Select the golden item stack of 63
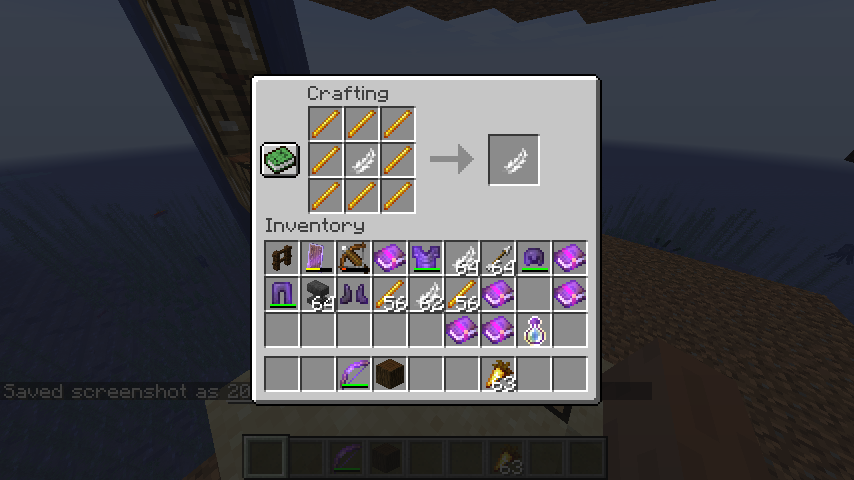Viewport: 854px width, 480px height. [x=498, y=374]
